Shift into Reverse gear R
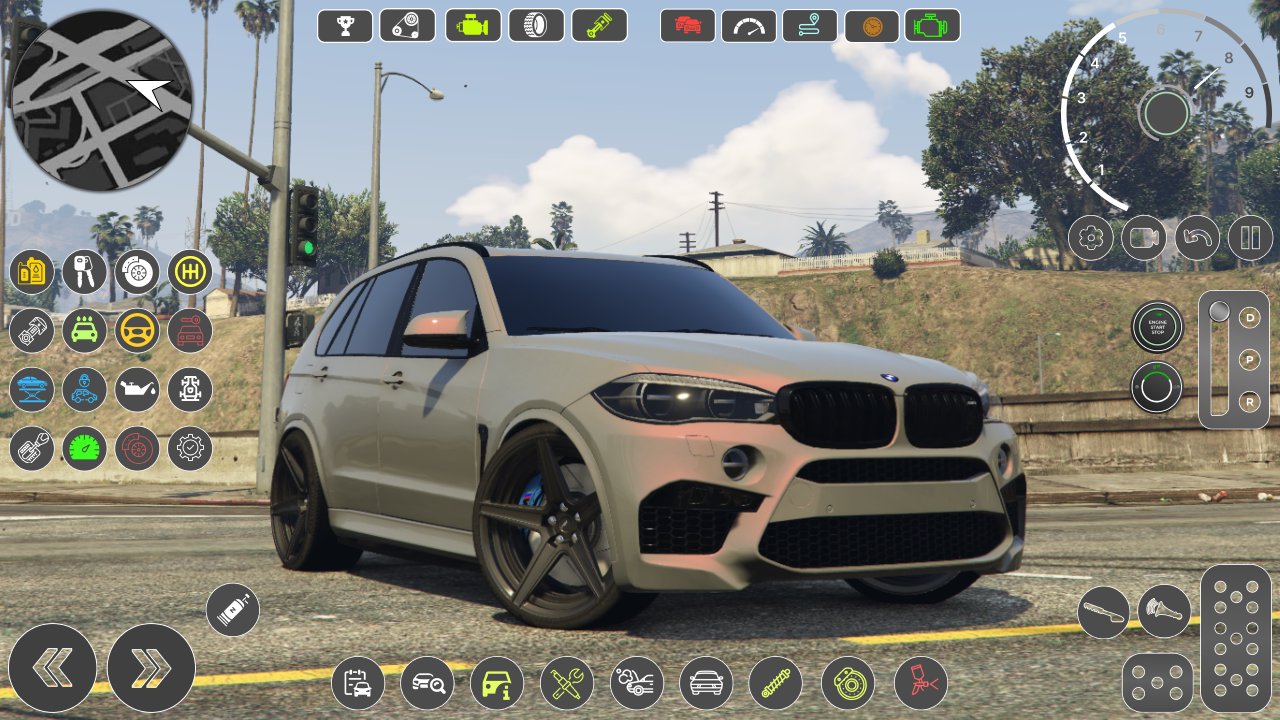This screenshot has height=720, width=1280. point(1250,401)
